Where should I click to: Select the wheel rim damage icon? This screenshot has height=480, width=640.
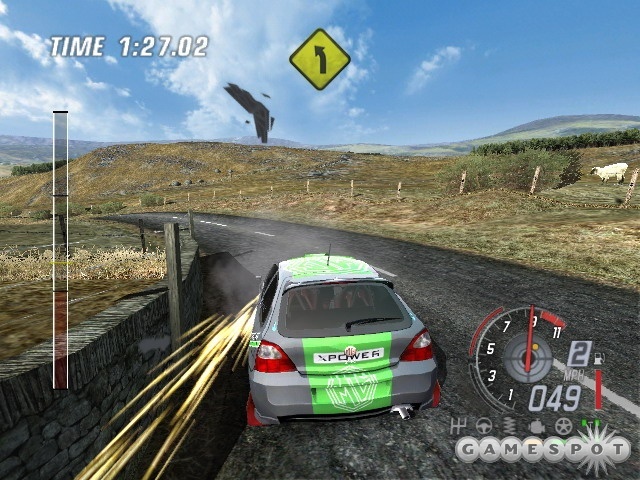click(563, 426)
